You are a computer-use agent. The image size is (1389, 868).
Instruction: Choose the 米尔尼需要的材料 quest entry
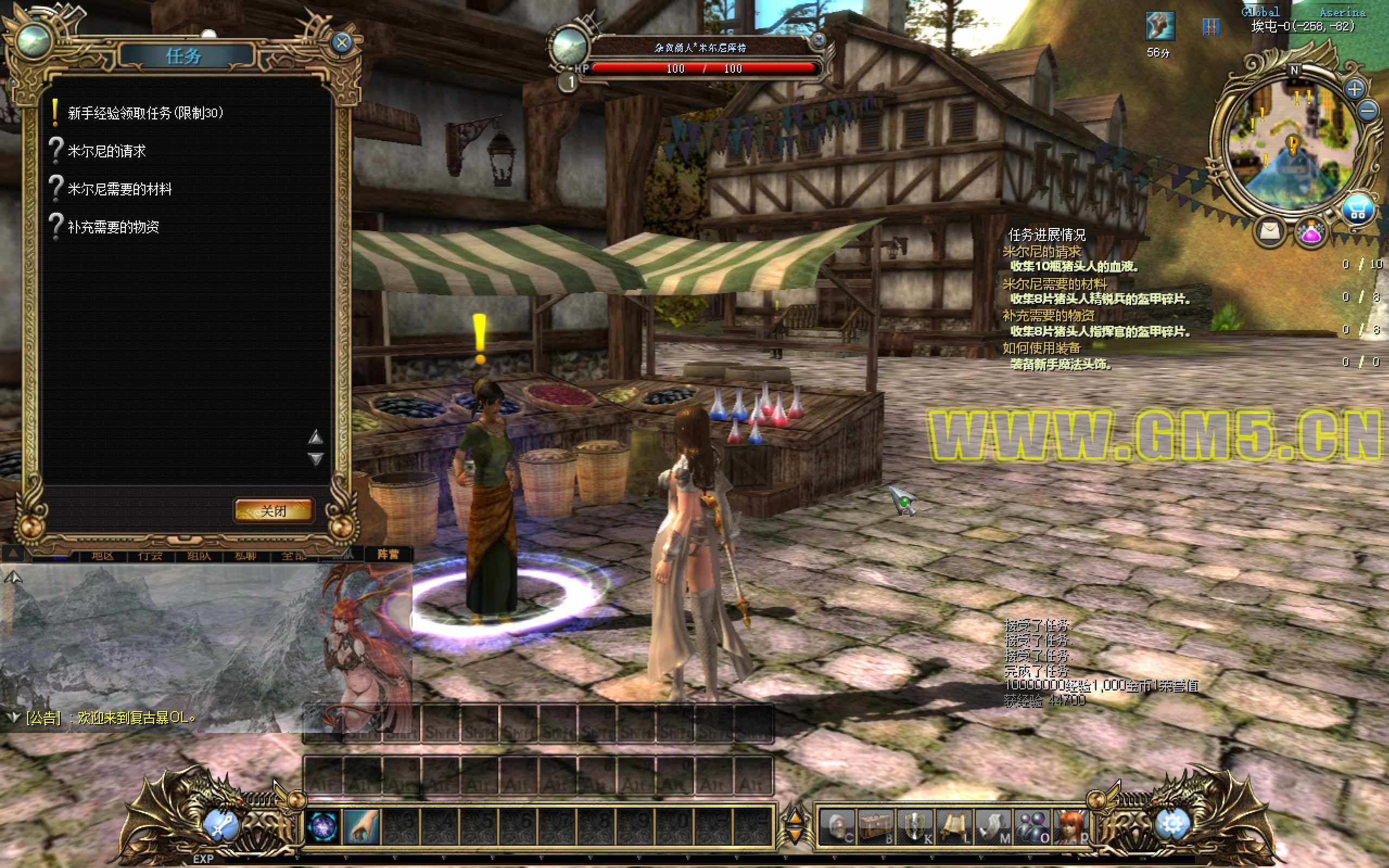pyautogui.click(x=119, y=189)
